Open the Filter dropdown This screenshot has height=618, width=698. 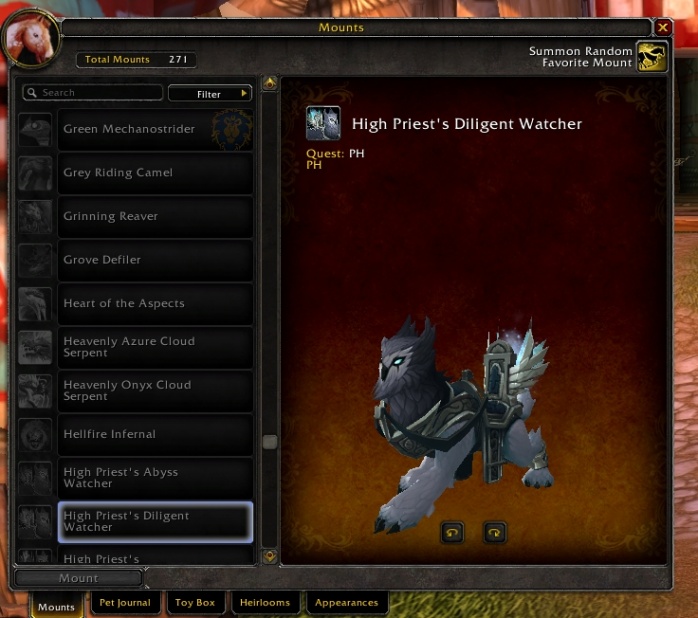(210, 94)
